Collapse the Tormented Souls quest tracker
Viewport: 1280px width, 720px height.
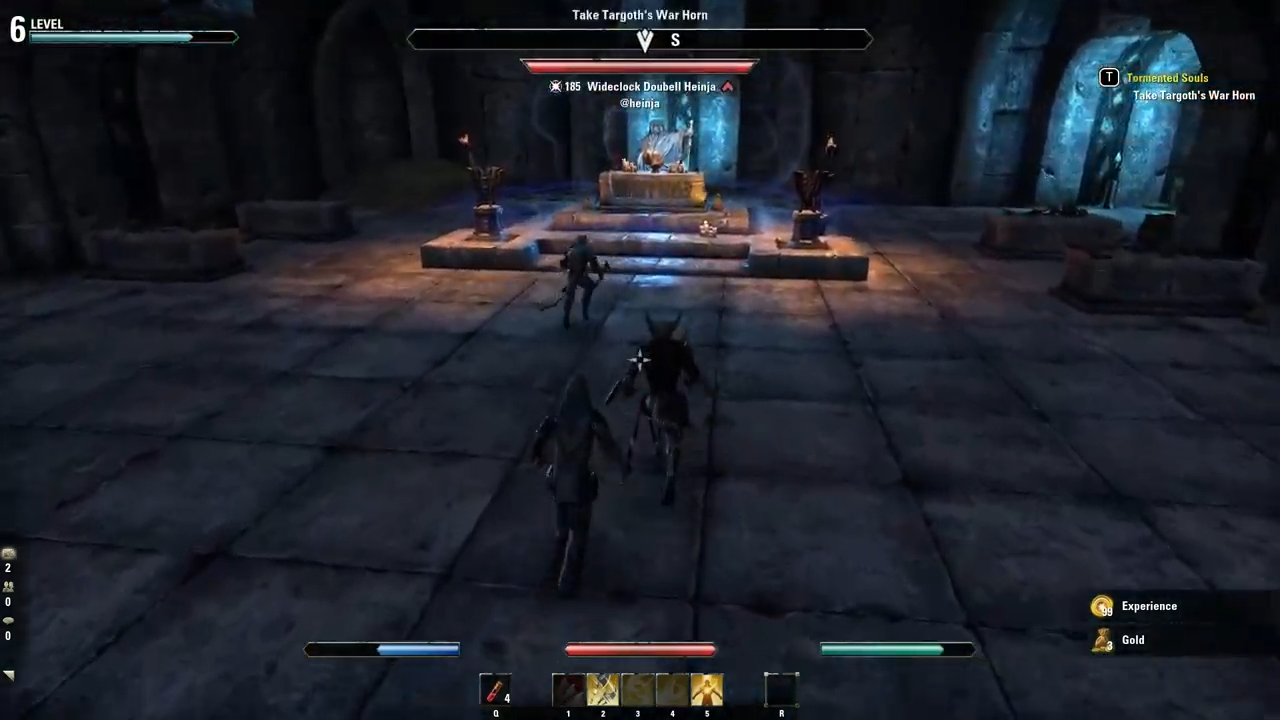(1167, 77)
